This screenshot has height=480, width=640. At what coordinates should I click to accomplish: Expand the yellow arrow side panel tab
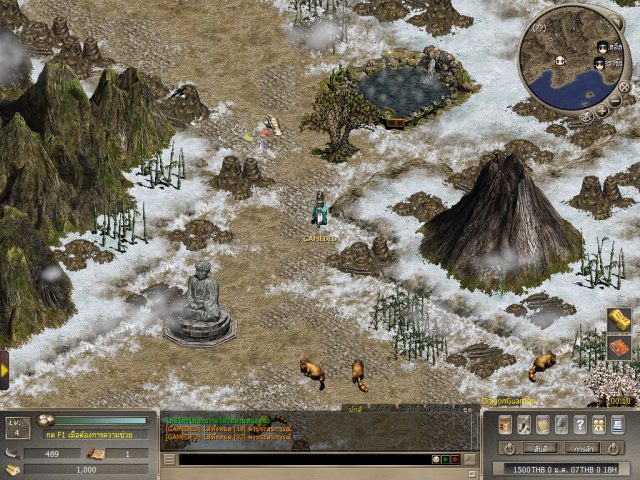(4, 369)
